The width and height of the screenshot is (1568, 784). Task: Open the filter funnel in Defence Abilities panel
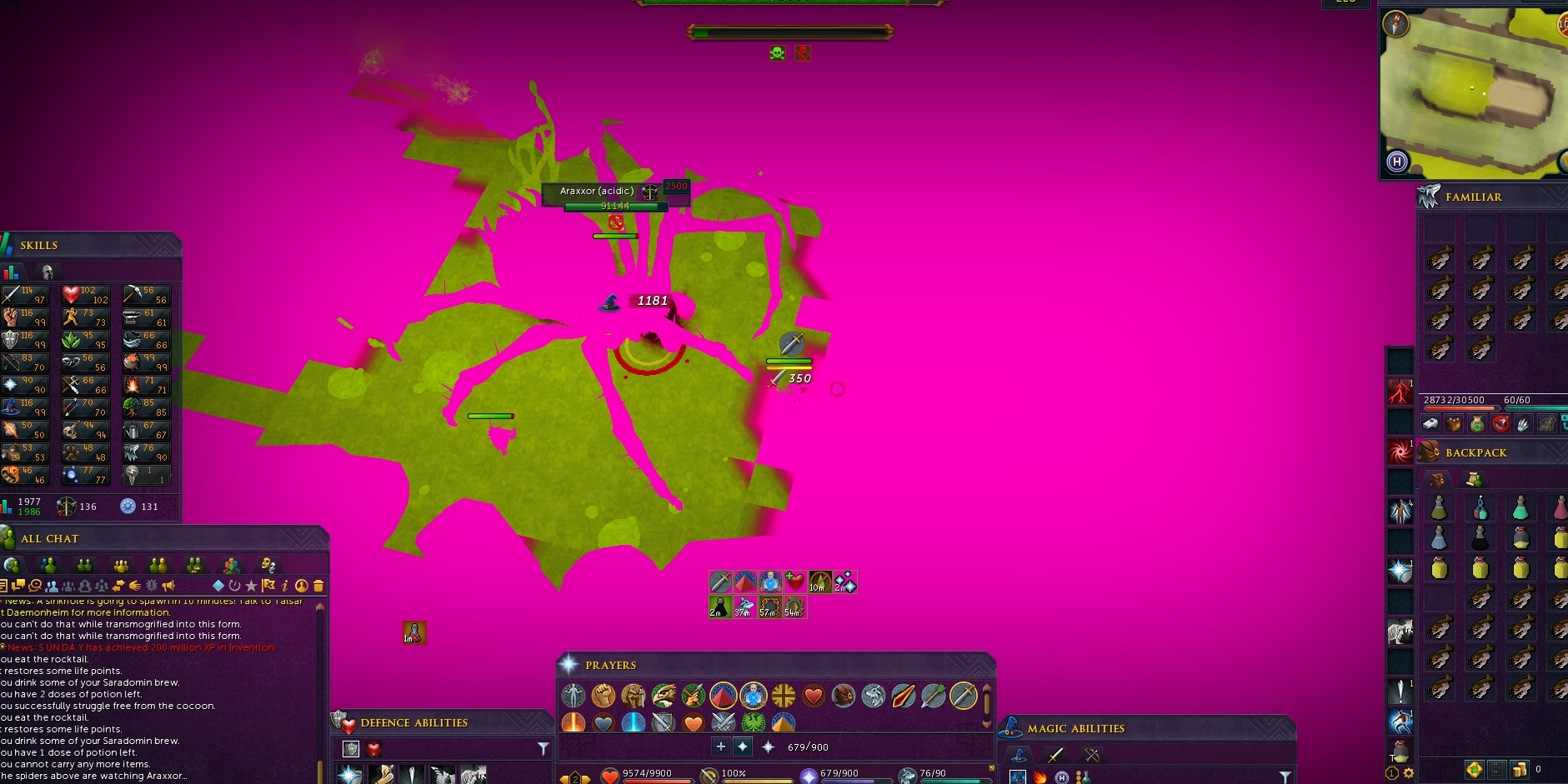coord(544,749)
